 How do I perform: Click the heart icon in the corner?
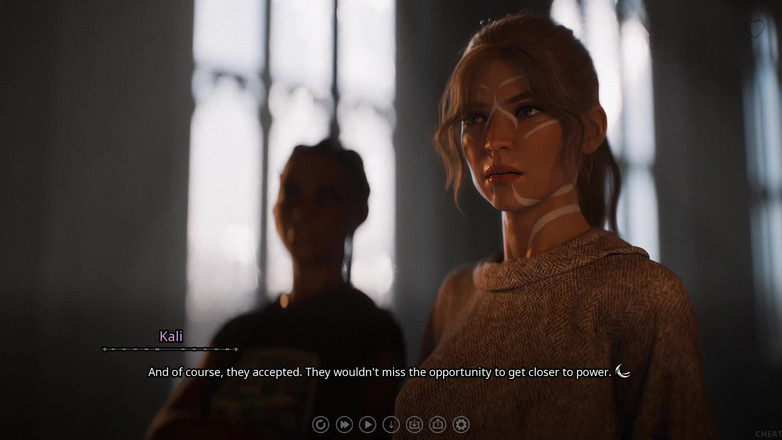tap(757, 29)
